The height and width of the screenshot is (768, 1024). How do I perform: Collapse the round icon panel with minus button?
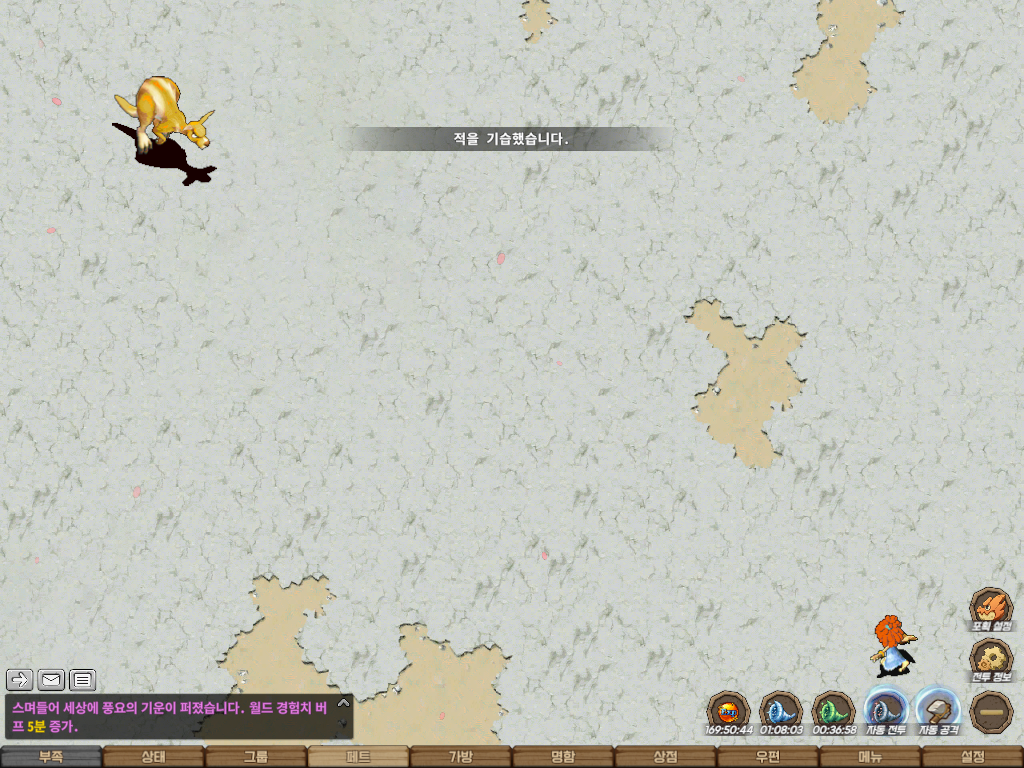(x=991, y=711)
